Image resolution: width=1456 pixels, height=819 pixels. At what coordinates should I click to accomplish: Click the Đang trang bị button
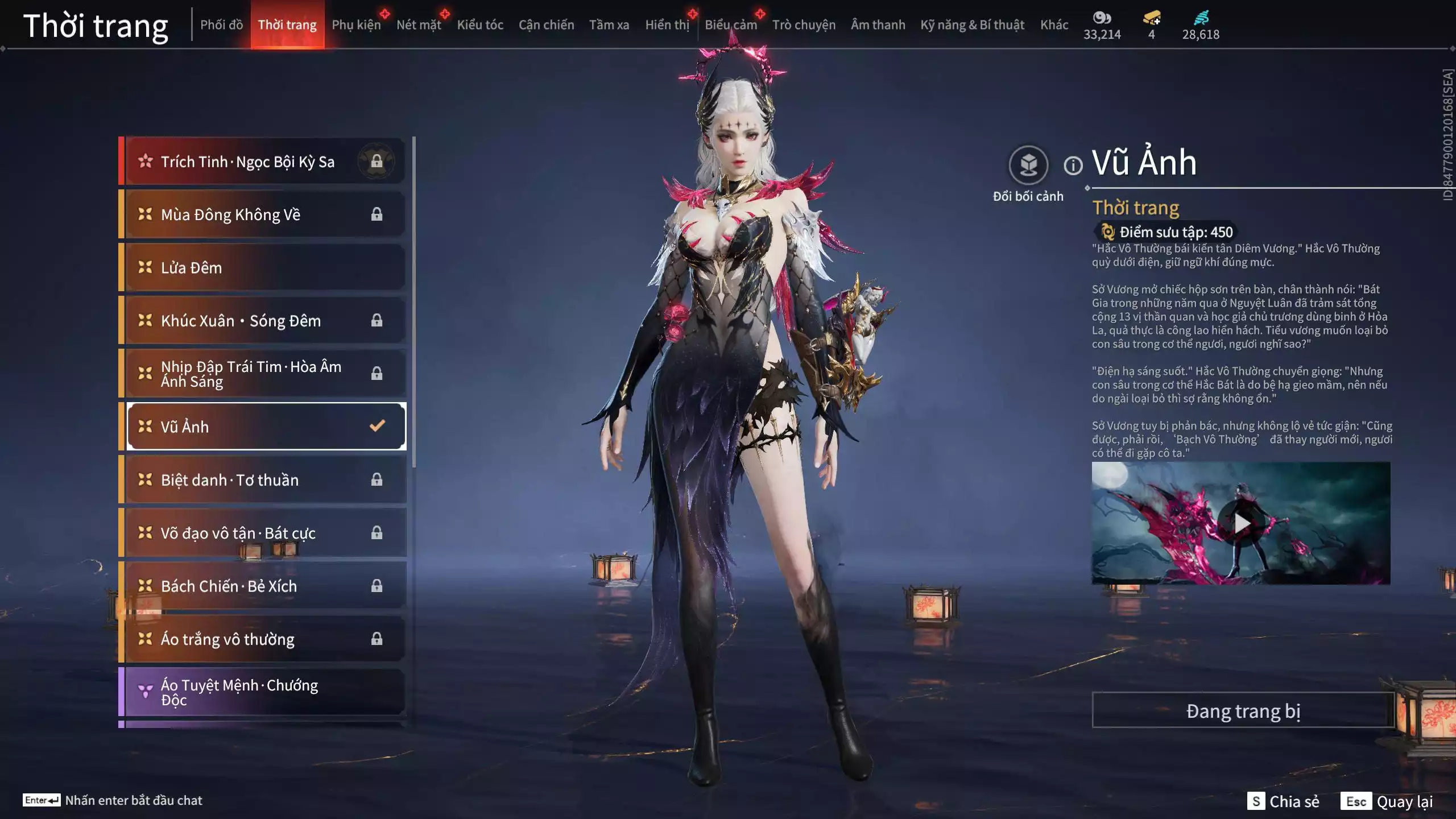(1243, 711)
